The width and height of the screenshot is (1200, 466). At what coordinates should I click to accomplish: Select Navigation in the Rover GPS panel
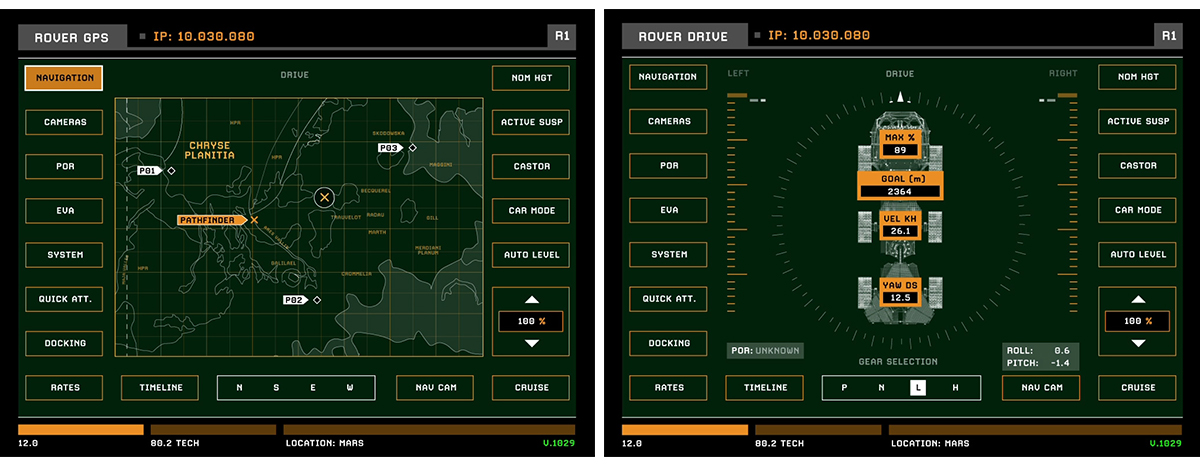click(x=64, y=78)
